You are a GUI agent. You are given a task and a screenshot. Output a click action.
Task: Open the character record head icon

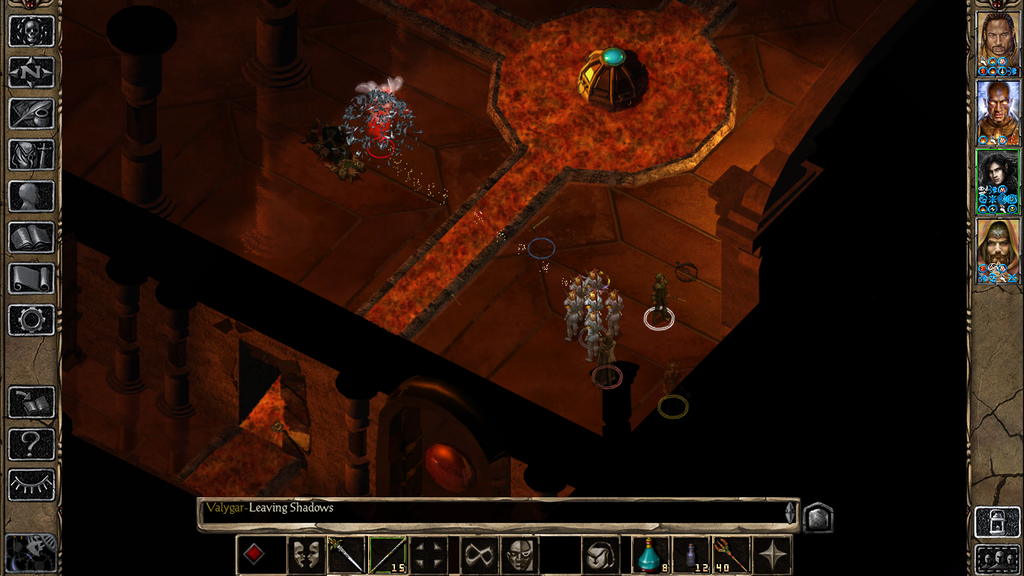31,196
